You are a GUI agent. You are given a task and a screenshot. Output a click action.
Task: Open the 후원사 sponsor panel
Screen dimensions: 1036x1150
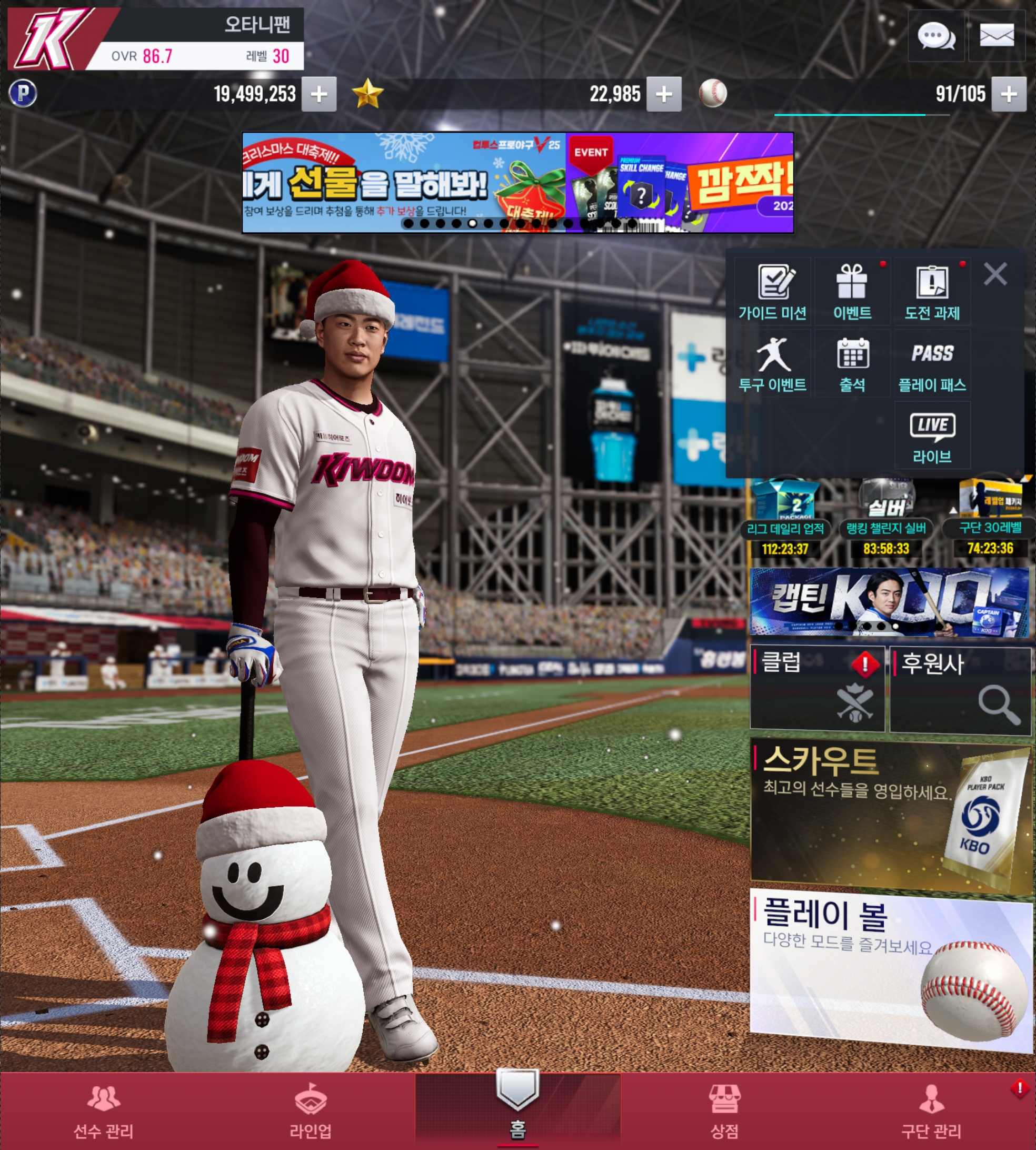[x=960, y=689]
